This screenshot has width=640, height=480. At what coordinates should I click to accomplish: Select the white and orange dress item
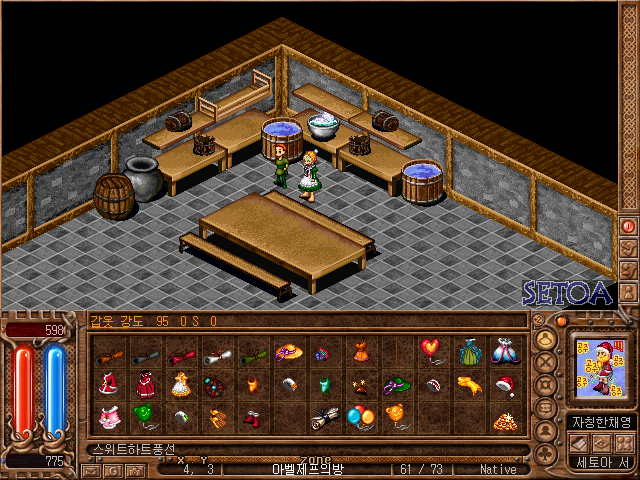[181, 383]
